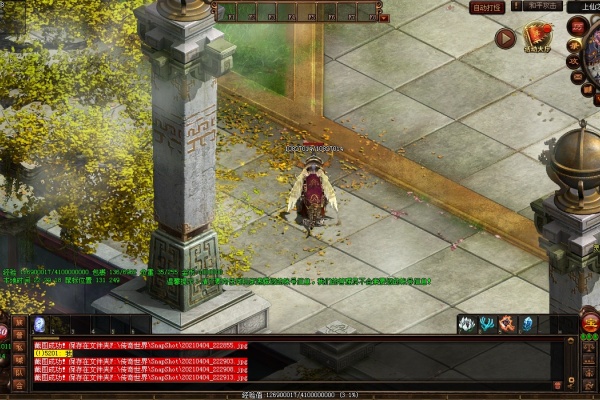Use the blue potion in the hotbar
The image size is (600, 400).
coord(39,324)
